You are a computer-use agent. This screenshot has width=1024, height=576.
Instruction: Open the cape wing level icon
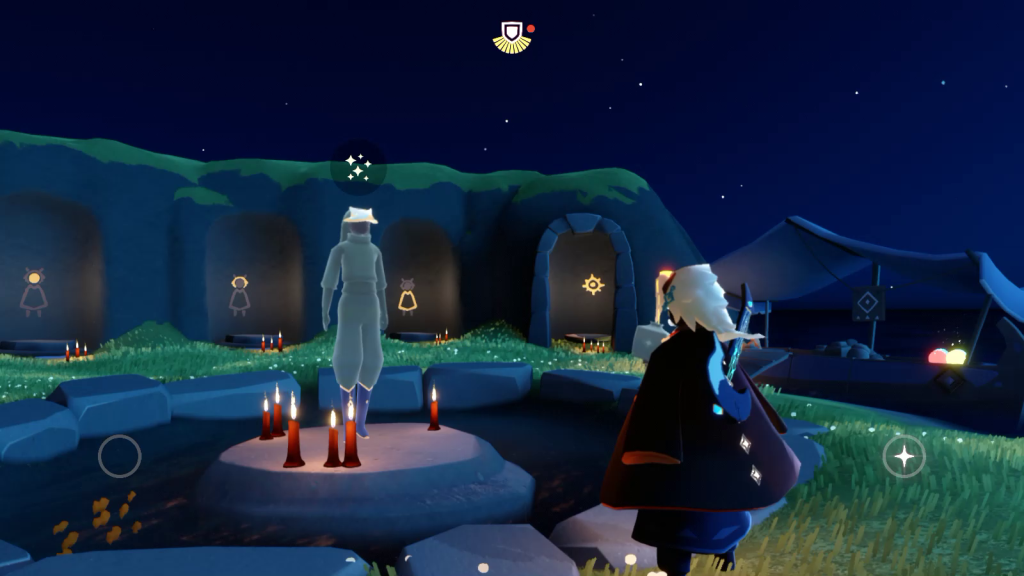[x=512, y=37]
